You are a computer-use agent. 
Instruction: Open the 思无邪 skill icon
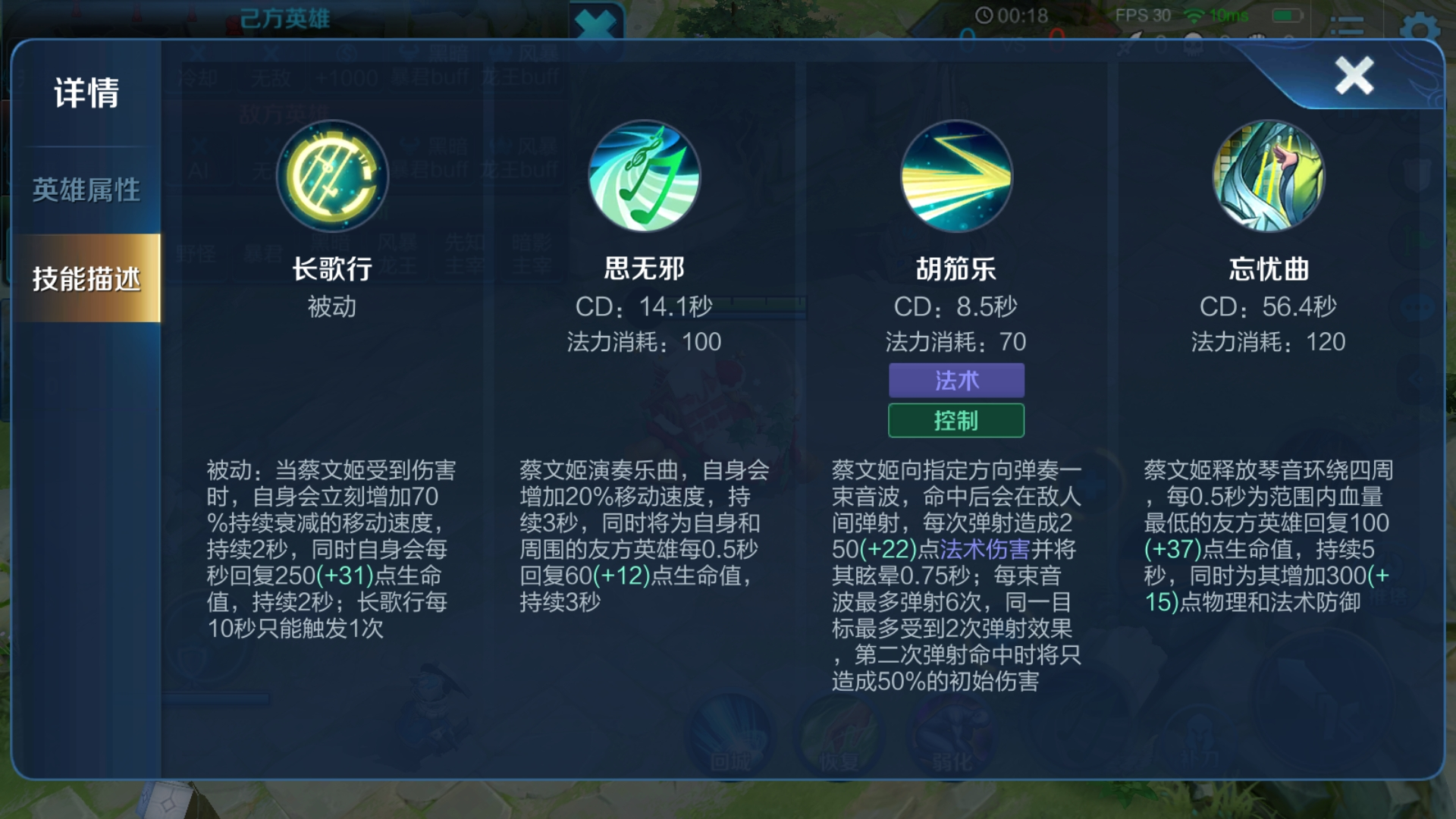click(x=644, y=176)
